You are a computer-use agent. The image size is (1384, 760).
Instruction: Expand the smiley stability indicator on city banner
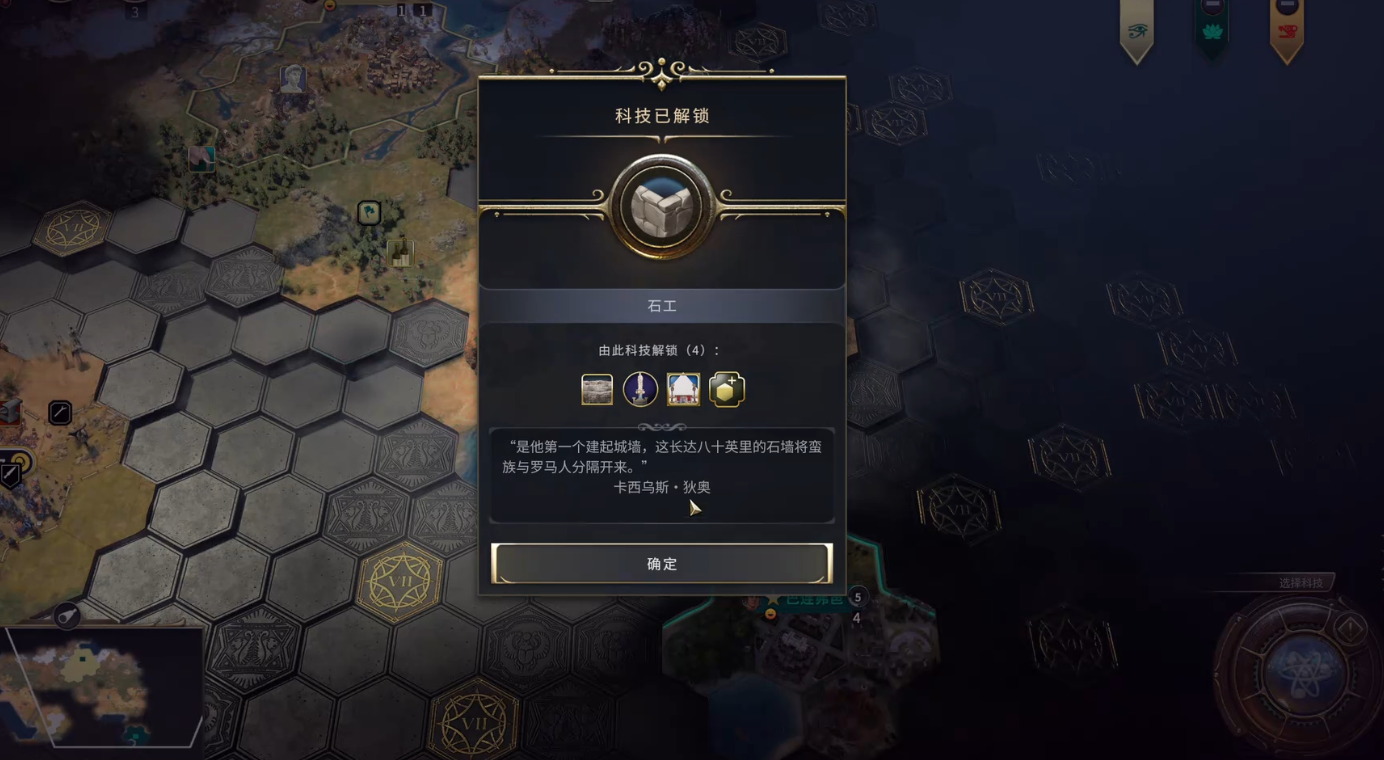pos(771,613)
